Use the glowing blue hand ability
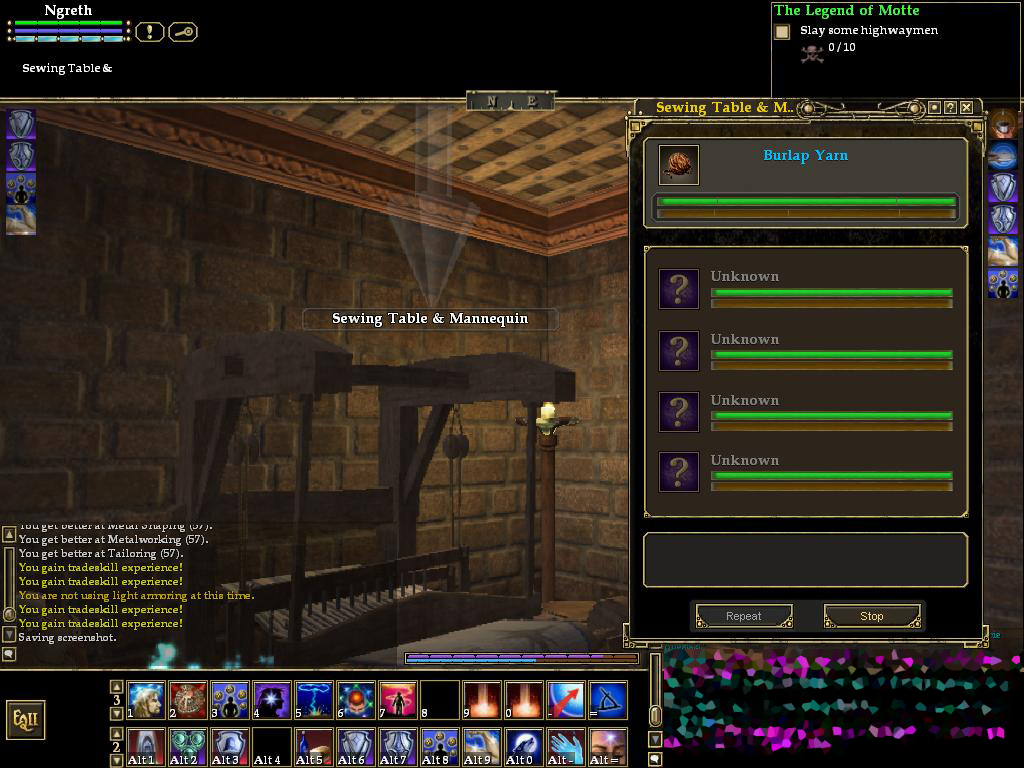This screenshot has height=768, width=1024. (x=566, y=746)
